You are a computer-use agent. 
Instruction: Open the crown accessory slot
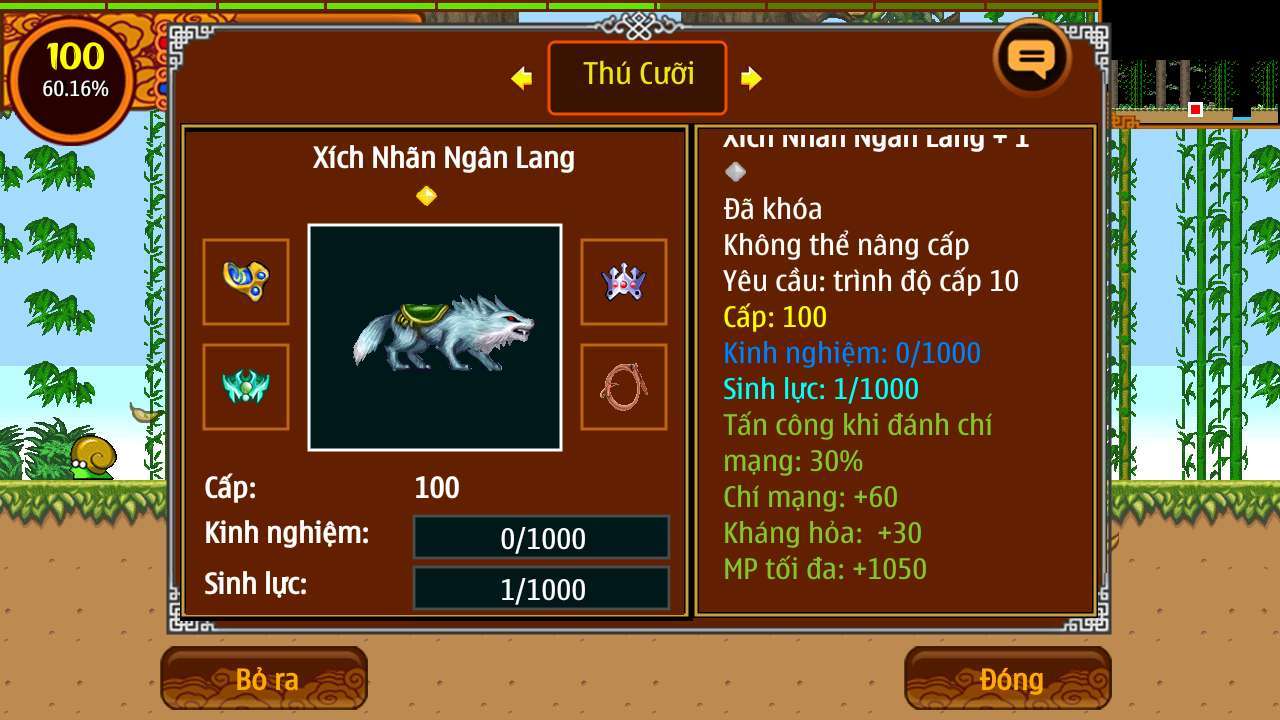click(x=624, y=282)
